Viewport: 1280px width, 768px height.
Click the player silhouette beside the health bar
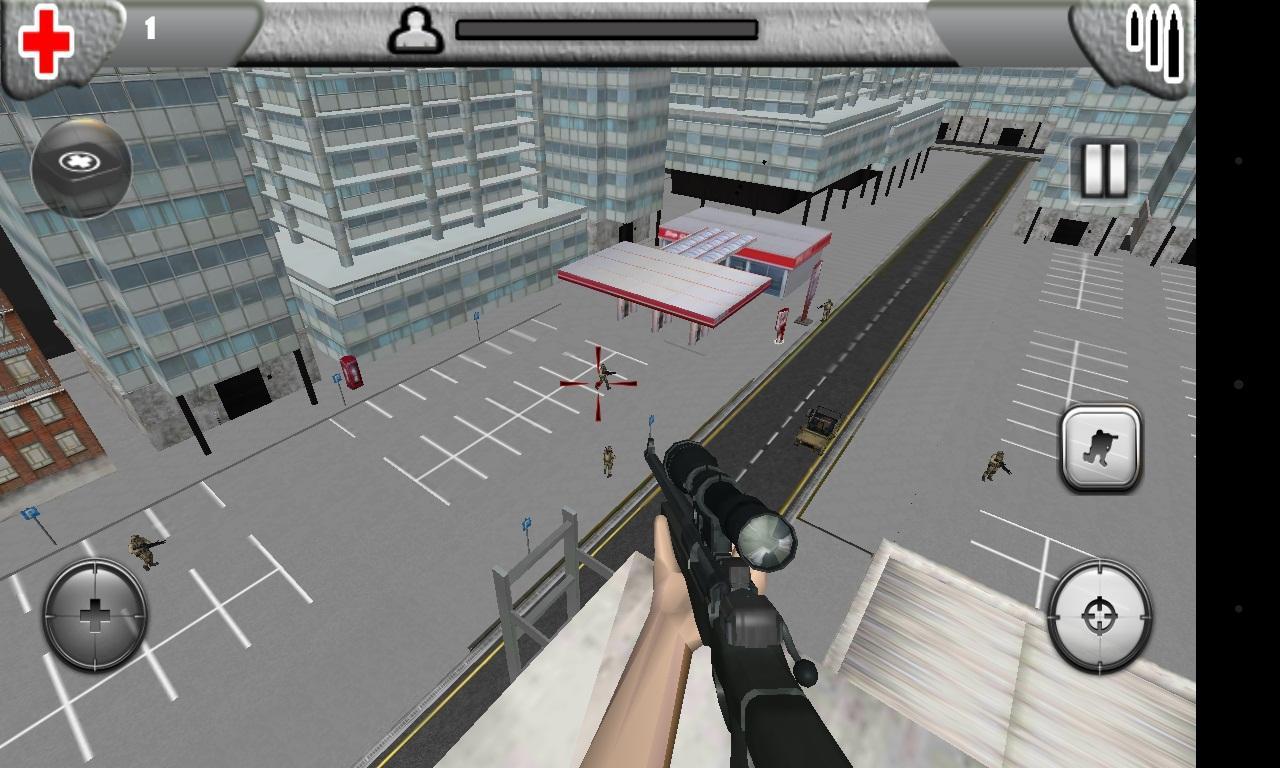point(416,31)
